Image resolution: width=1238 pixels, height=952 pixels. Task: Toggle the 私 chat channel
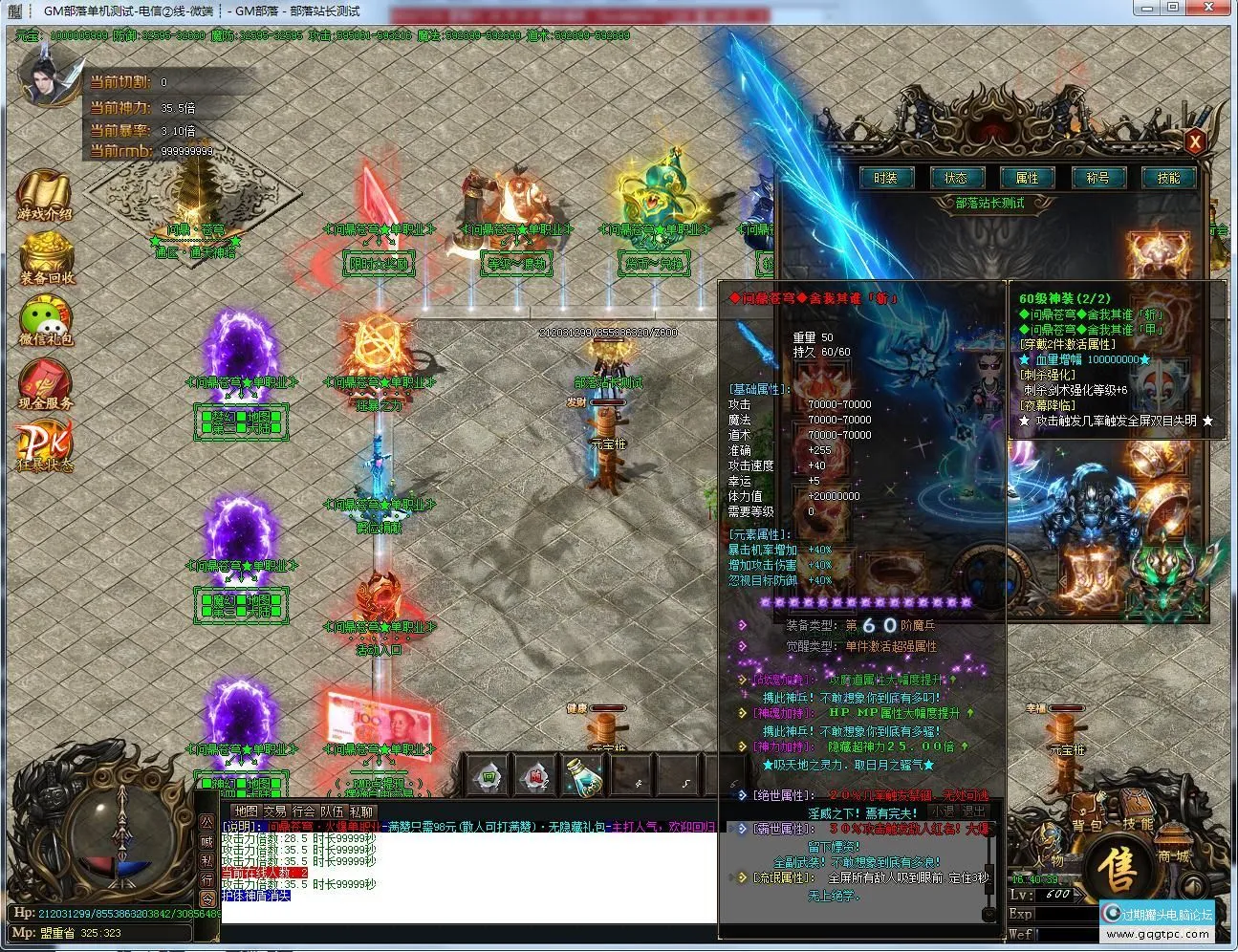tap(206, 860)
